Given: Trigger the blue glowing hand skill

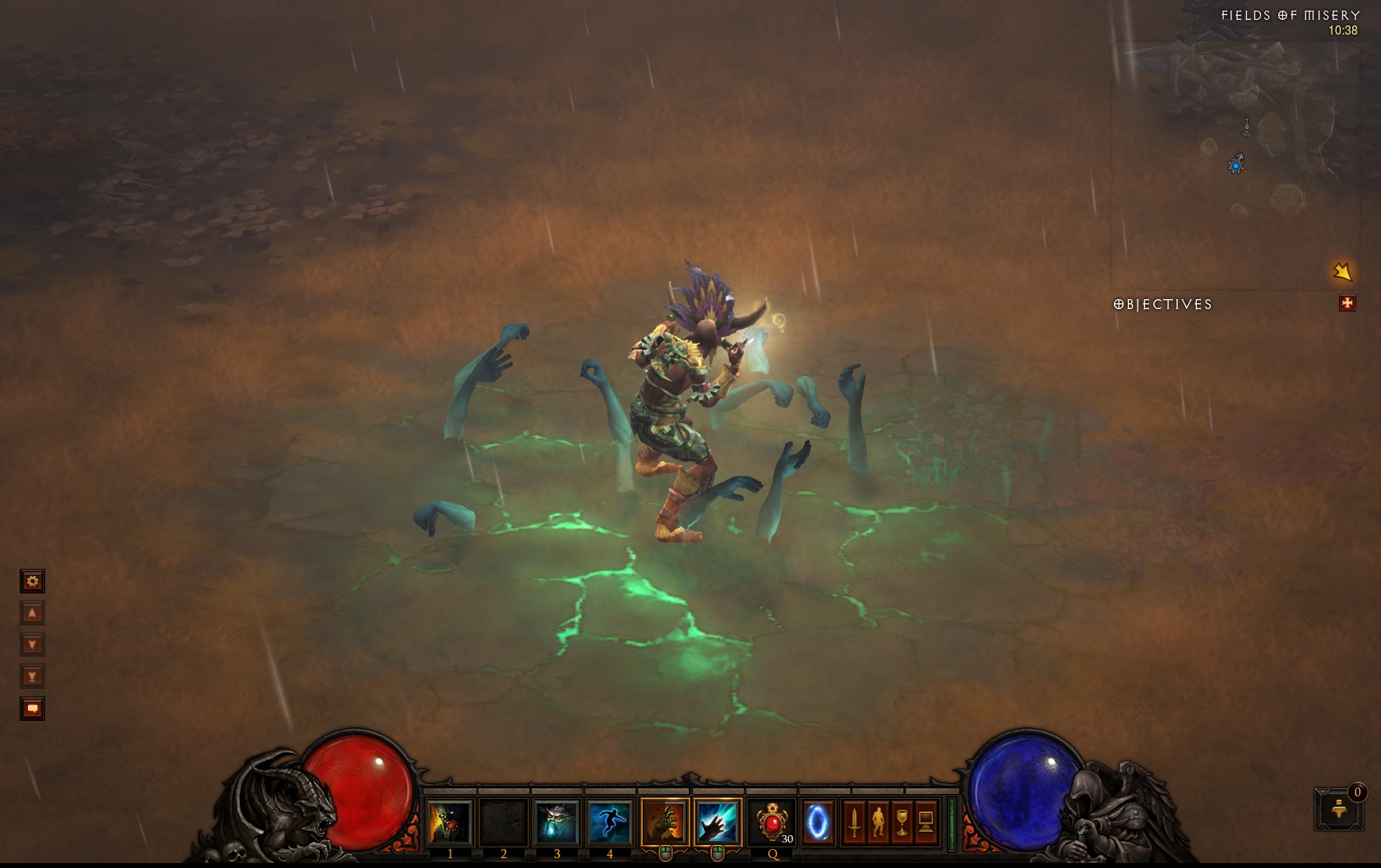Looking at the screenshot, I should pyautogui.click(x=717, y=822).
